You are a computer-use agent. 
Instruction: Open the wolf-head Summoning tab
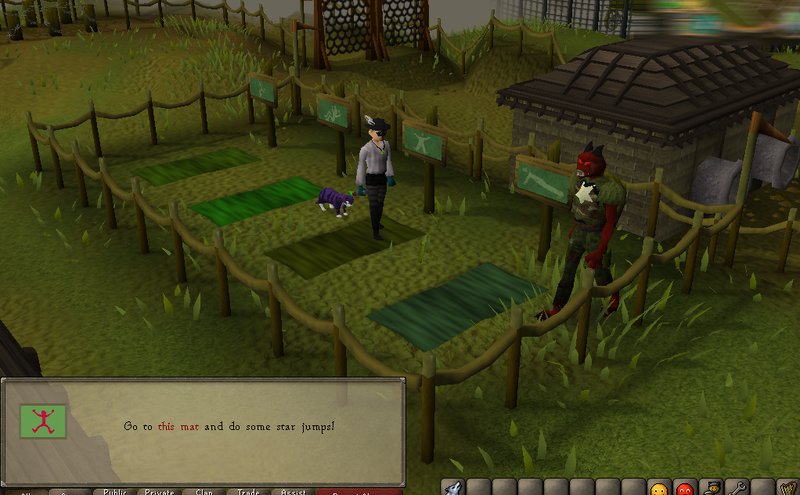(453, 488)
